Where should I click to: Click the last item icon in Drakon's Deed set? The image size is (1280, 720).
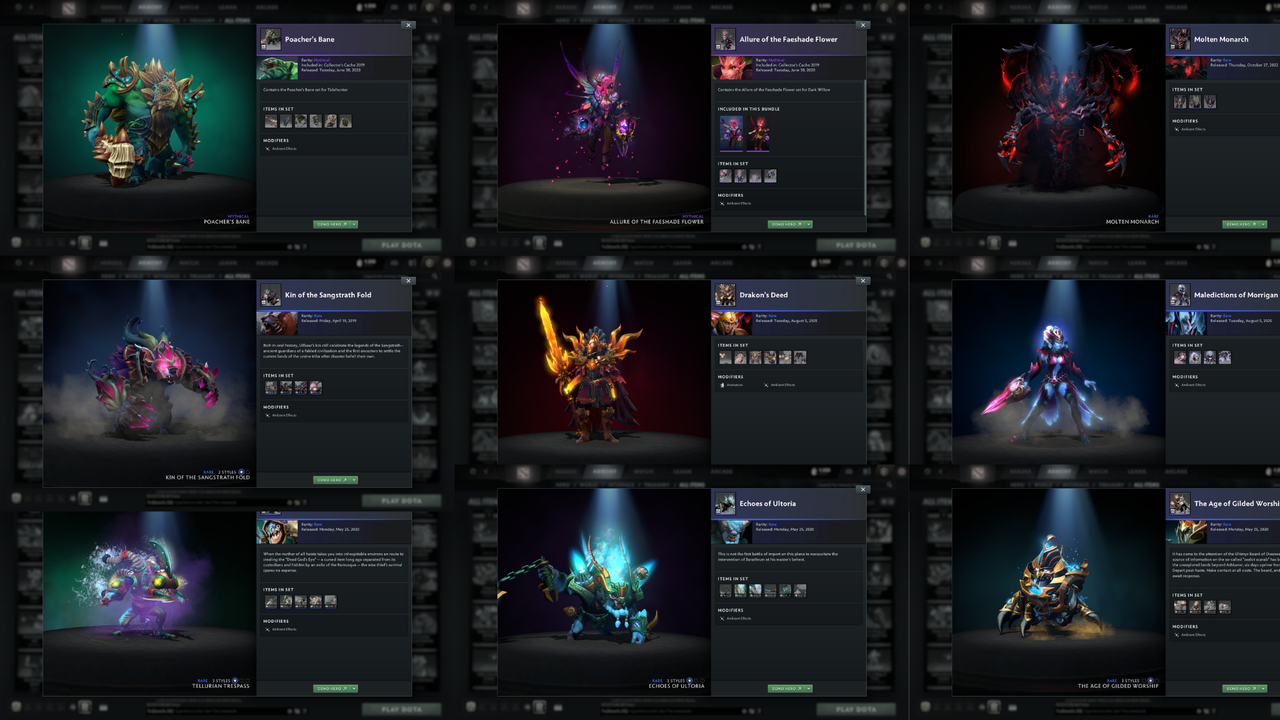pyautogui.click(x=800, y=357)
